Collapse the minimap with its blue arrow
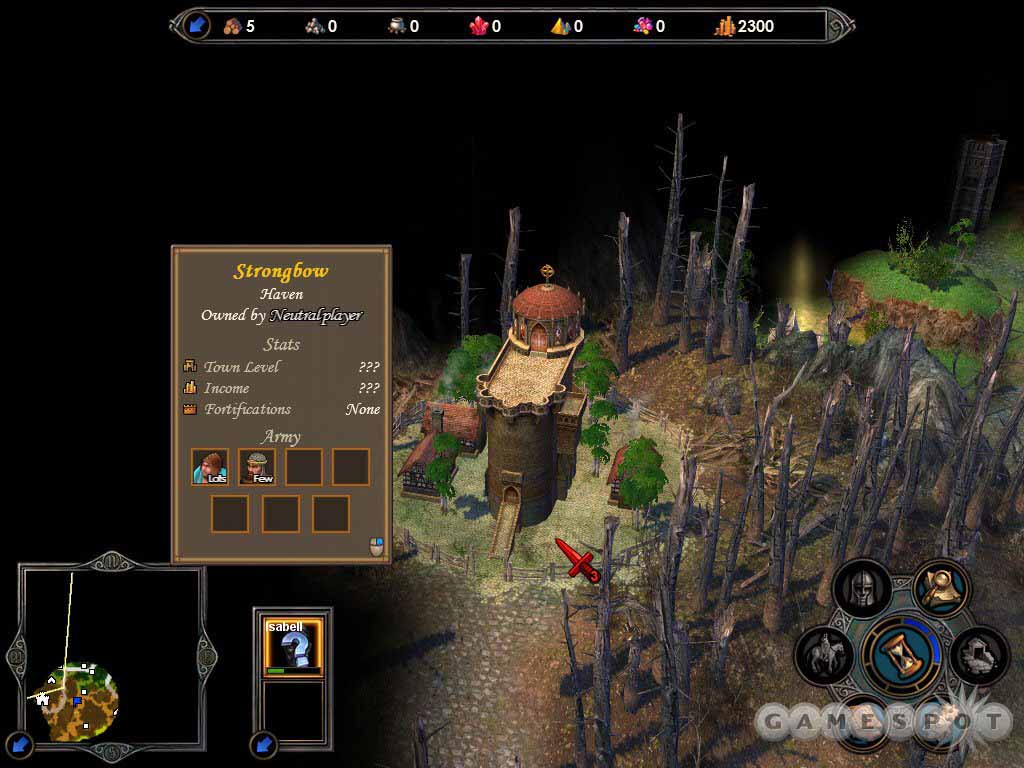The width and height of the screenshot is (1024, 768). [x=20, y=744]
